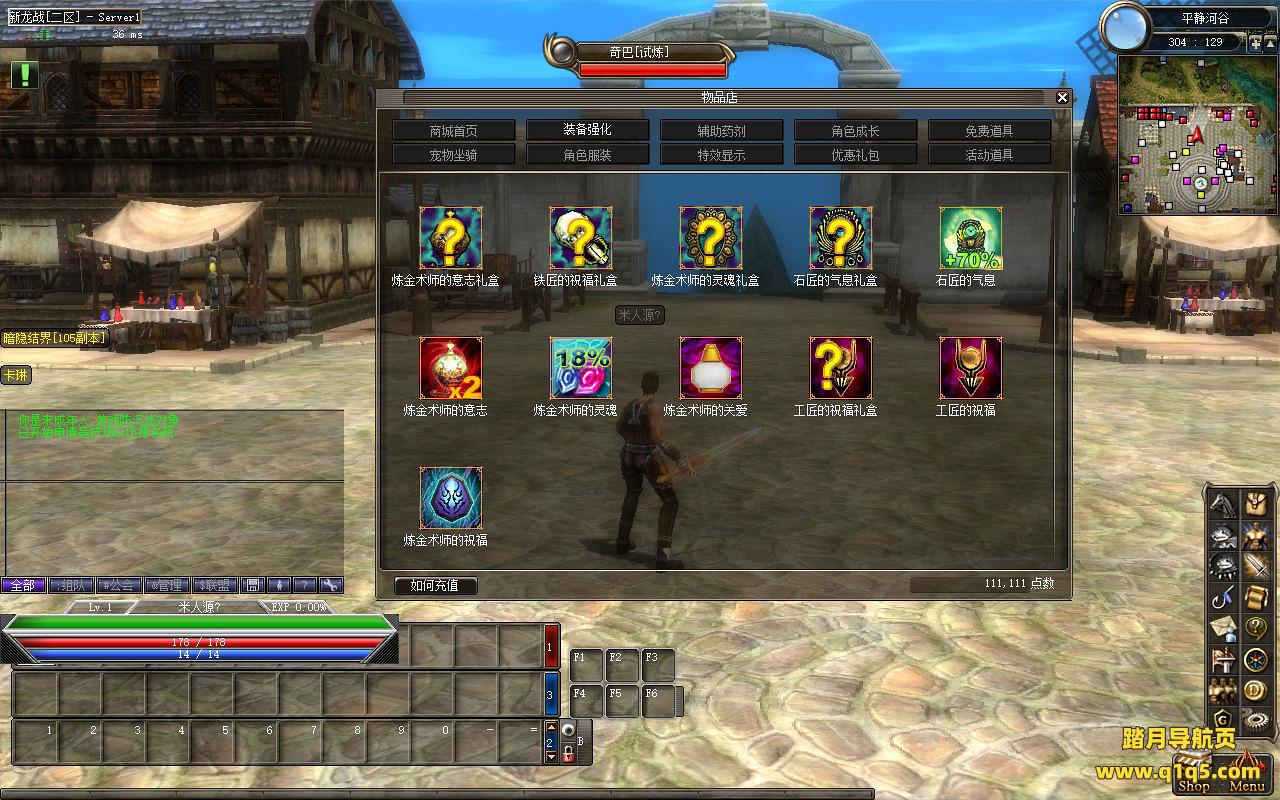Switch to the 商城首页 shop tab
This screenshot has width=1280, height=800.
[x=454, y=131]
